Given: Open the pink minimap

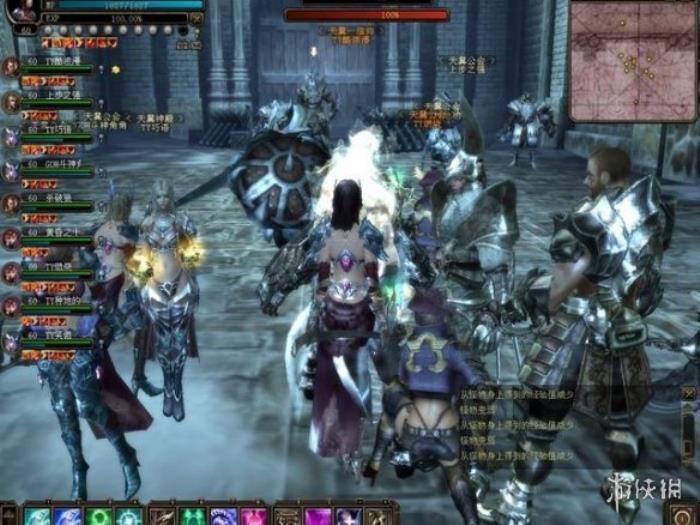Looking at the screenshot, I should click(632, 61).
